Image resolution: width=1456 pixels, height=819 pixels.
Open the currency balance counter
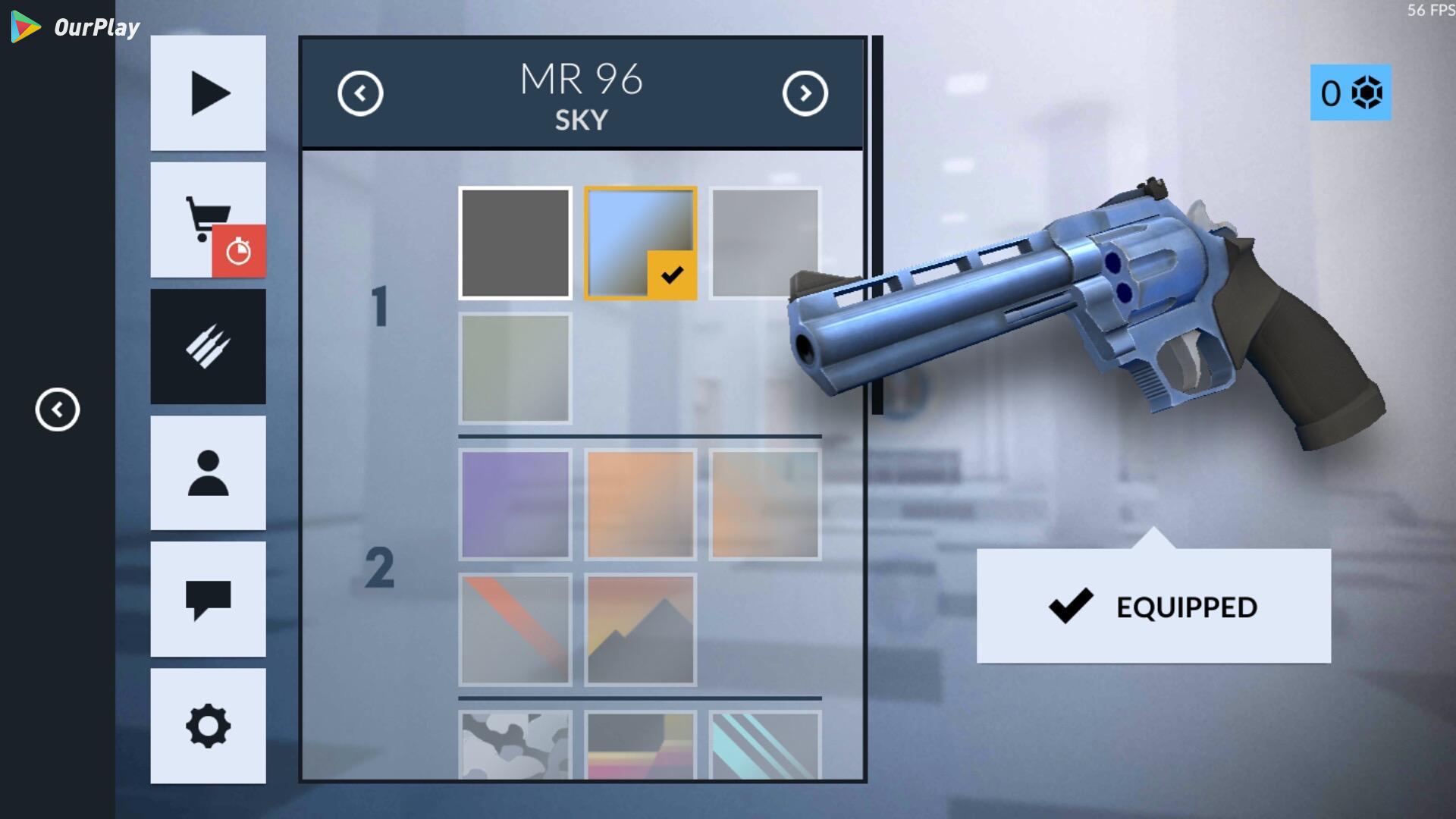click(x=1351, y=93)
